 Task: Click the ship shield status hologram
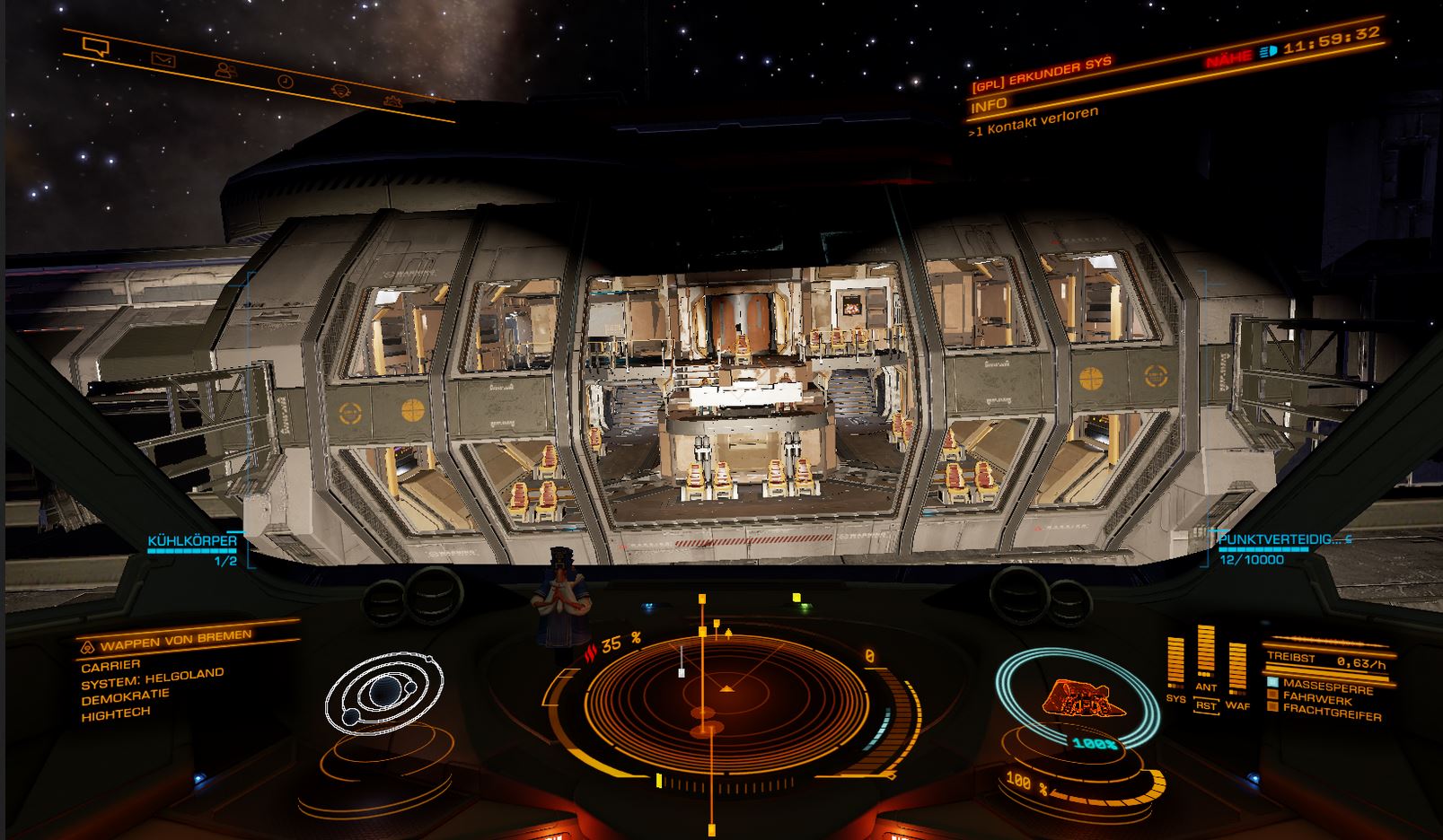[x=1076, y=699]
